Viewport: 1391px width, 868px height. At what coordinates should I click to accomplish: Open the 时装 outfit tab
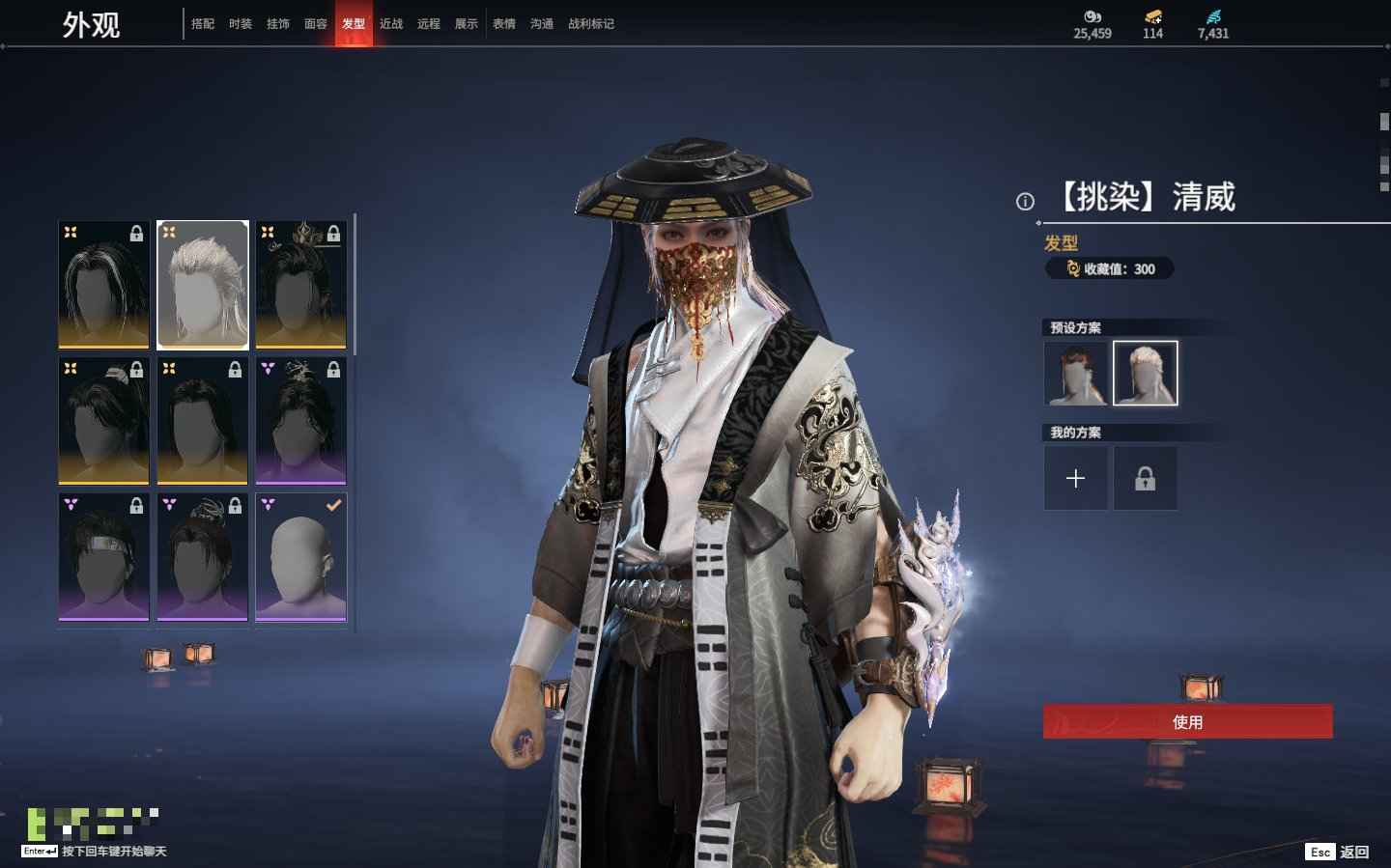241,24
